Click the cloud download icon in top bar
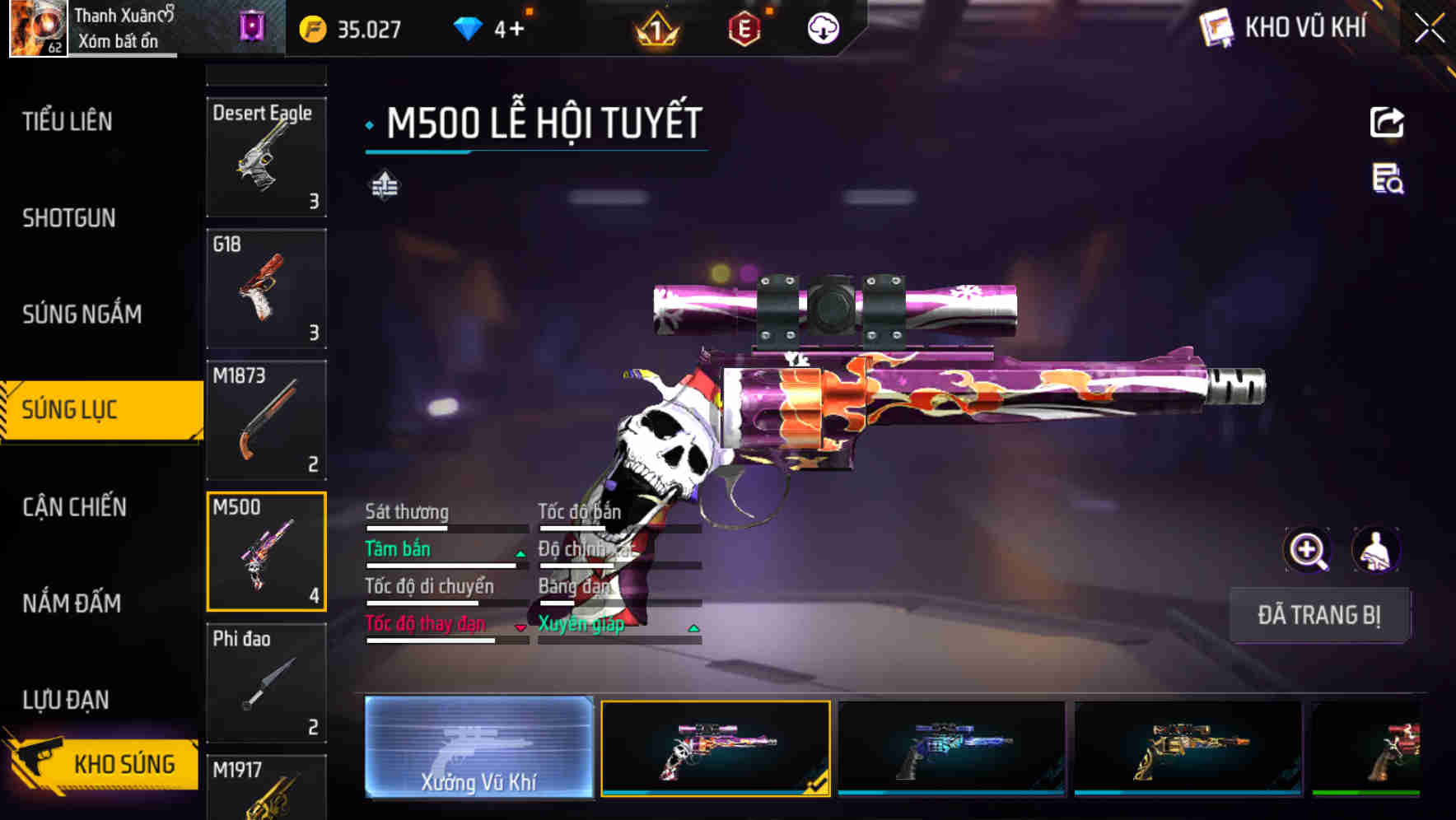Image resolution: width=1456 pixels, height=820 pixels. tap(822, 27)
